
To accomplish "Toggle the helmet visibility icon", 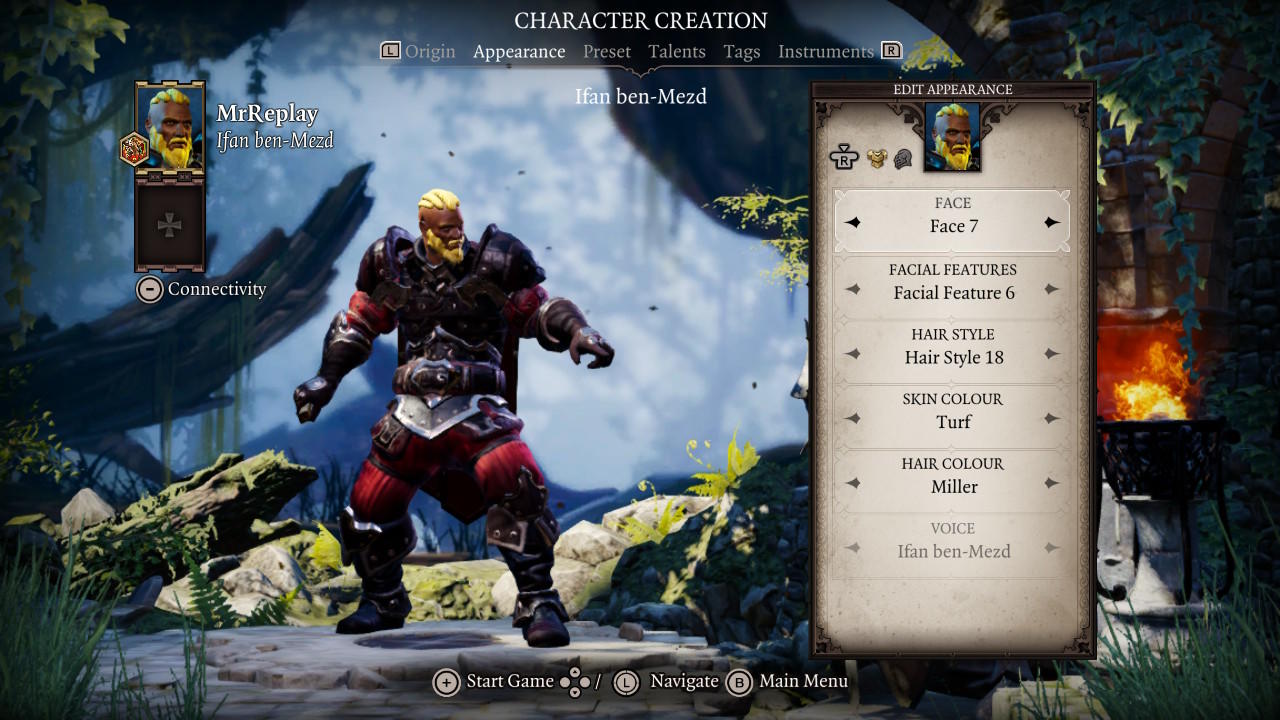I will click(903, 158).
